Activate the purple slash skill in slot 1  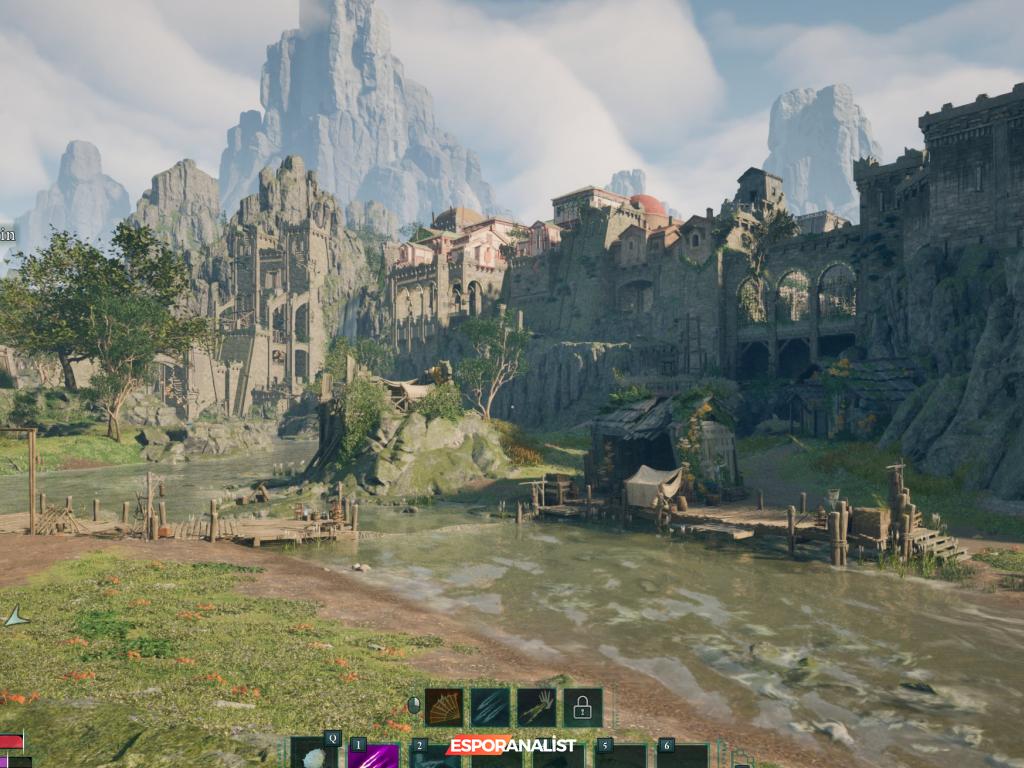pos(374,756)
